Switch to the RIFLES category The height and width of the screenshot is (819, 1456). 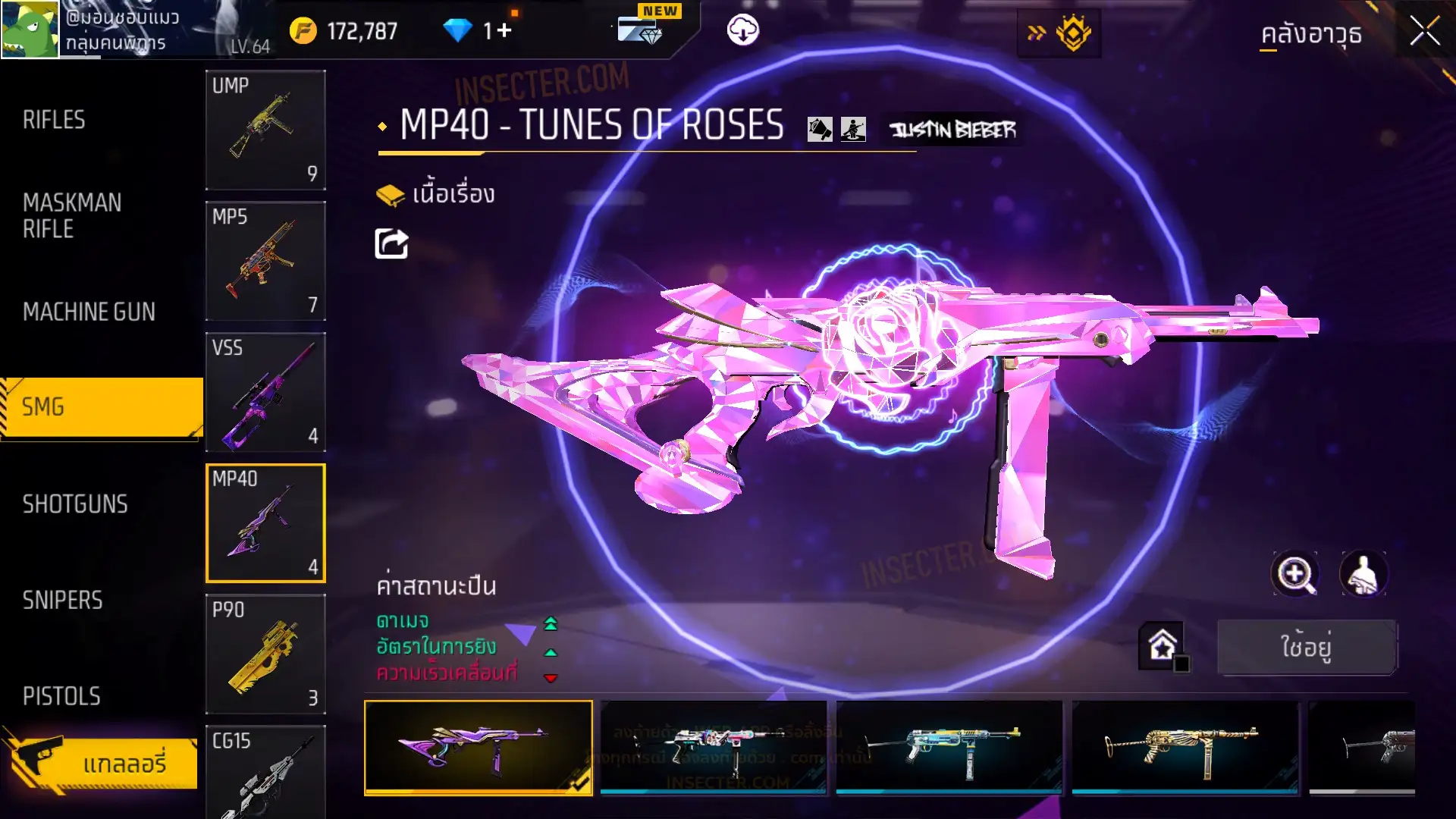tap(55, 120)
